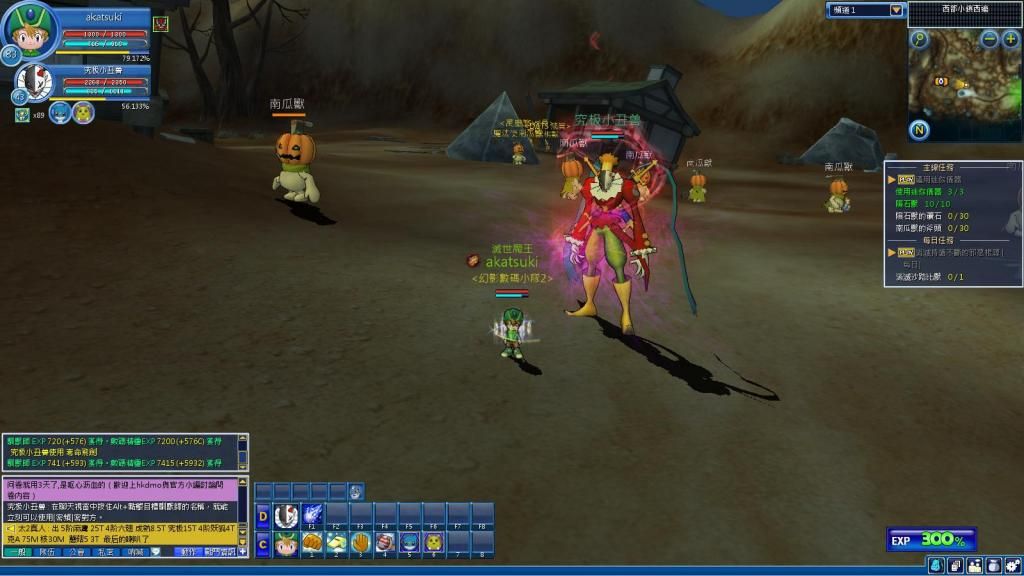Click the active buff icon beside akatsuki name

click(x=160, y=23)
